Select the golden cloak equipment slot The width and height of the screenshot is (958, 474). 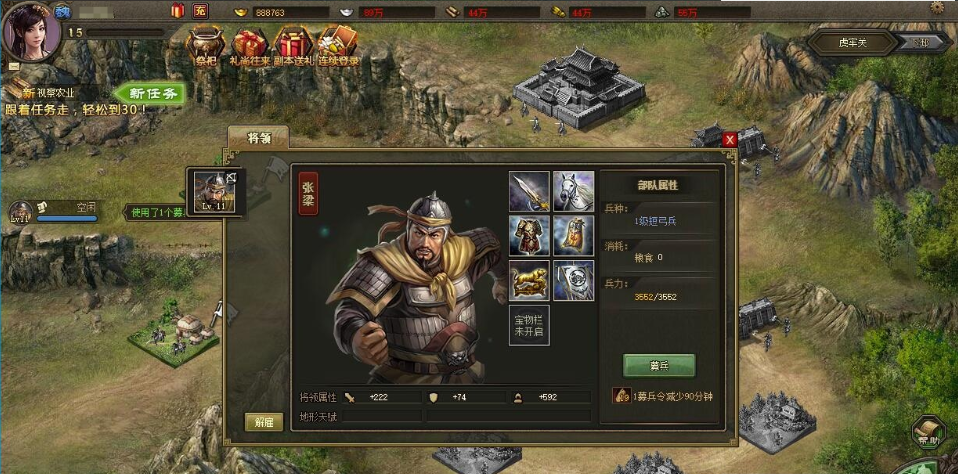click(x=573, y=235)
